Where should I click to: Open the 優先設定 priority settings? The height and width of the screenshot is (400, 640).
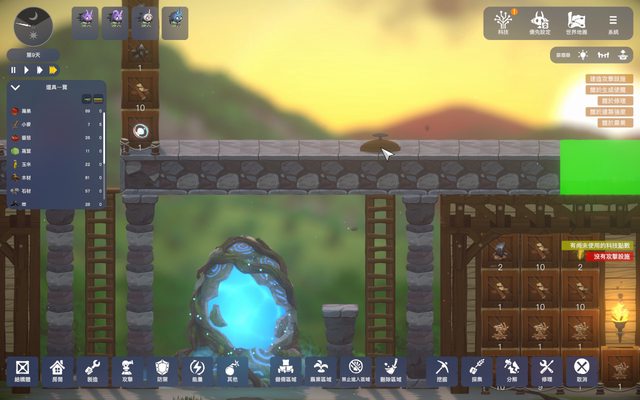coord(541,23)
